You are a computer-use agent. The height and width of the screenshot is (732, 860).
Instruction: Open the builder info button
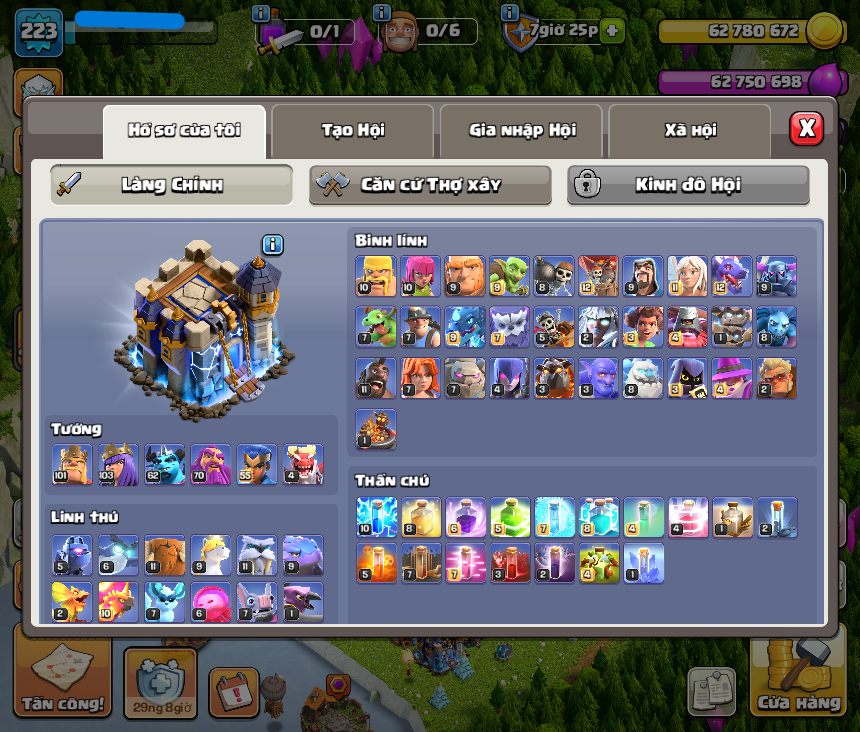coord(380,13)
